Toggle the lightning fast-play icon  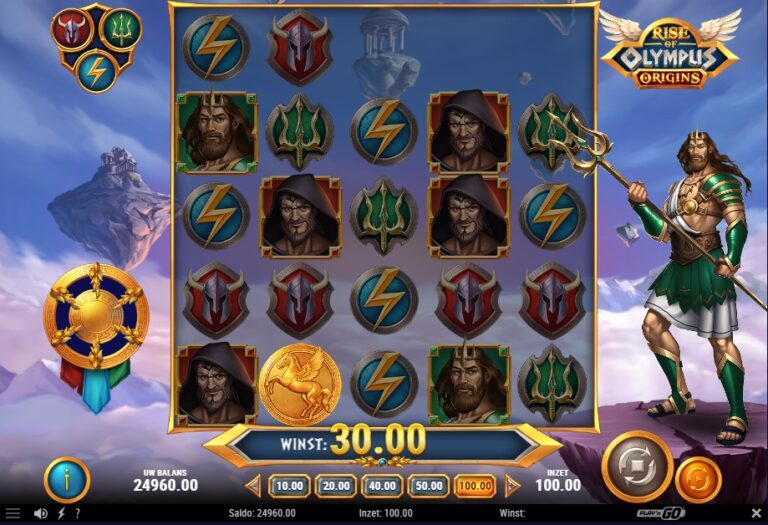point(61,514)
